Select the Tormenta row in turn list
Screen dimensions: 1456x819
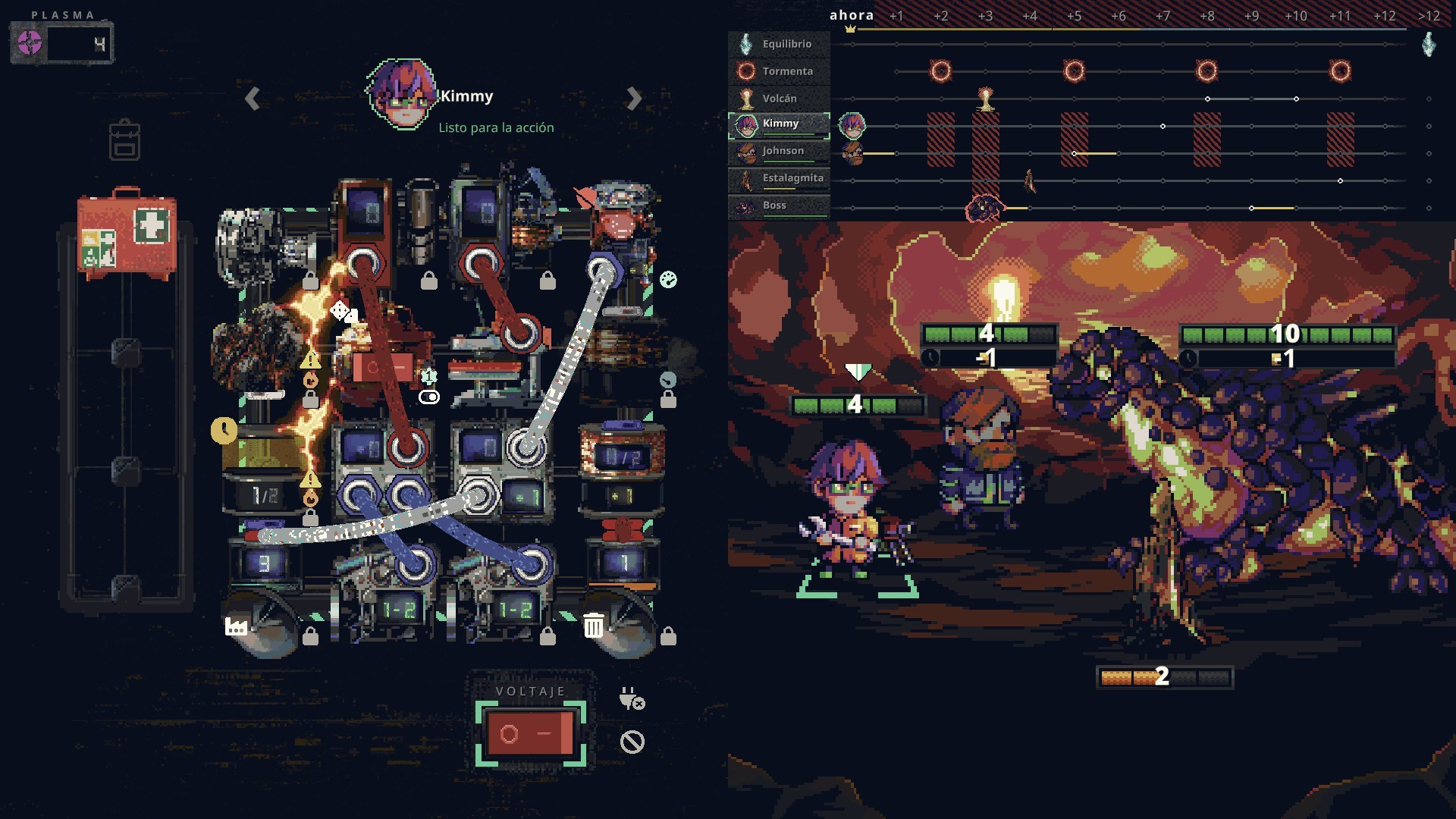pos(779,71)
